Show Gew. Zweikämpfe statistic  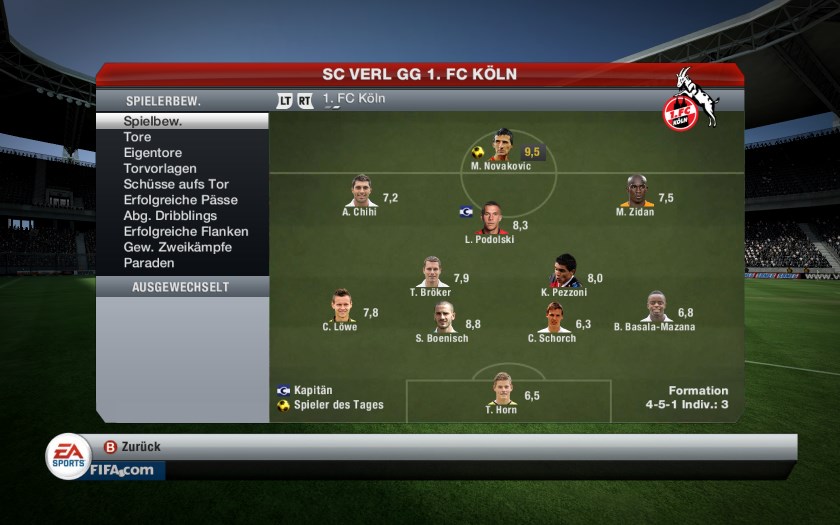(178, 247)
